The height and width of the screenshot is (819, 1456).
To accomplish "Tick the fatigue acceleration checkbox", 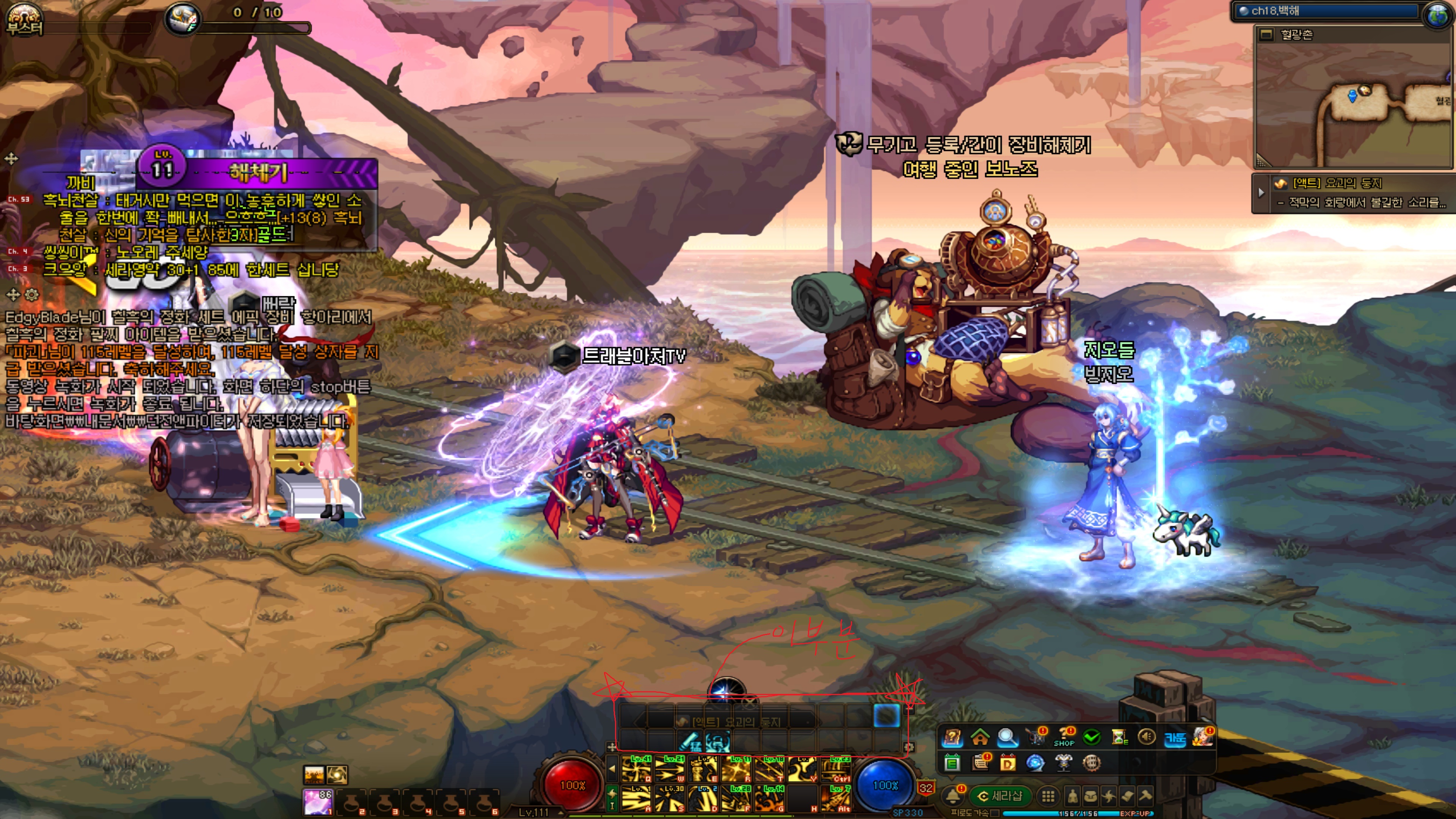I will 995,813.
